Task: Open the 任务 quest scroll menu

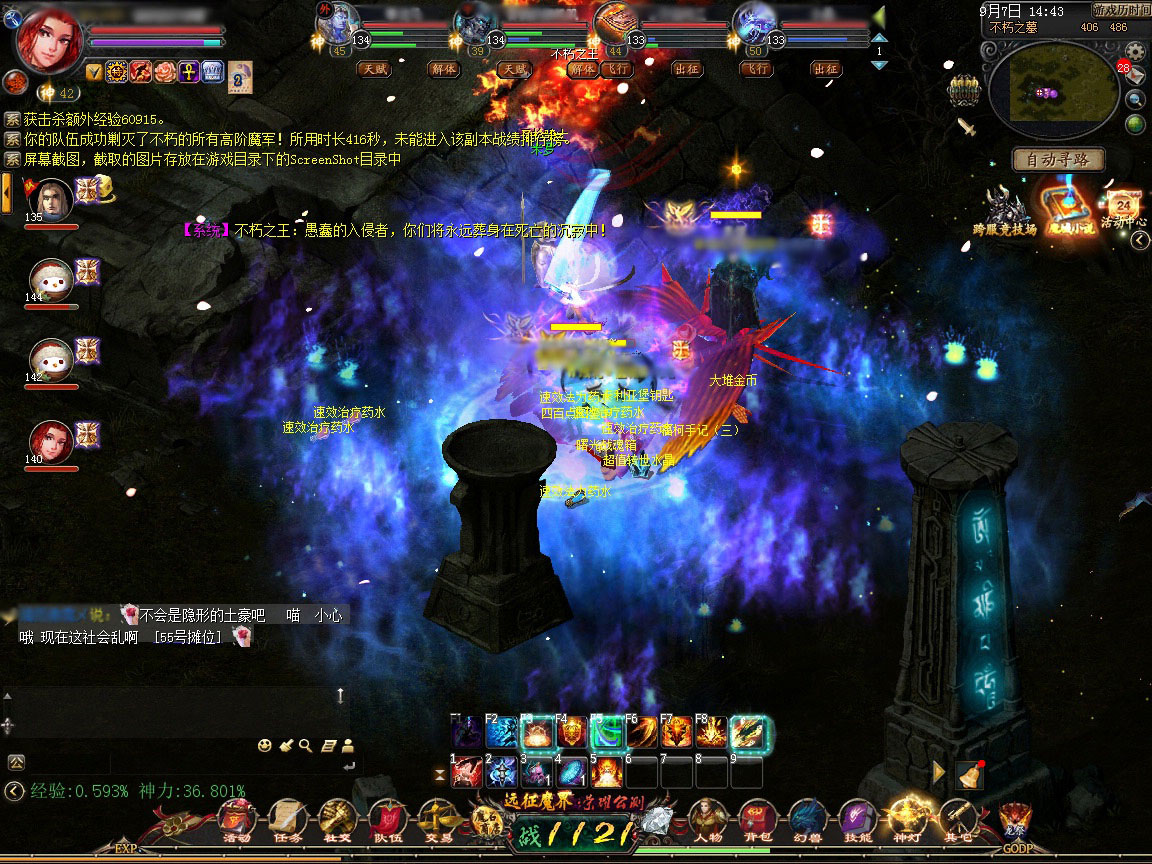Action: (x=286, y=820)
